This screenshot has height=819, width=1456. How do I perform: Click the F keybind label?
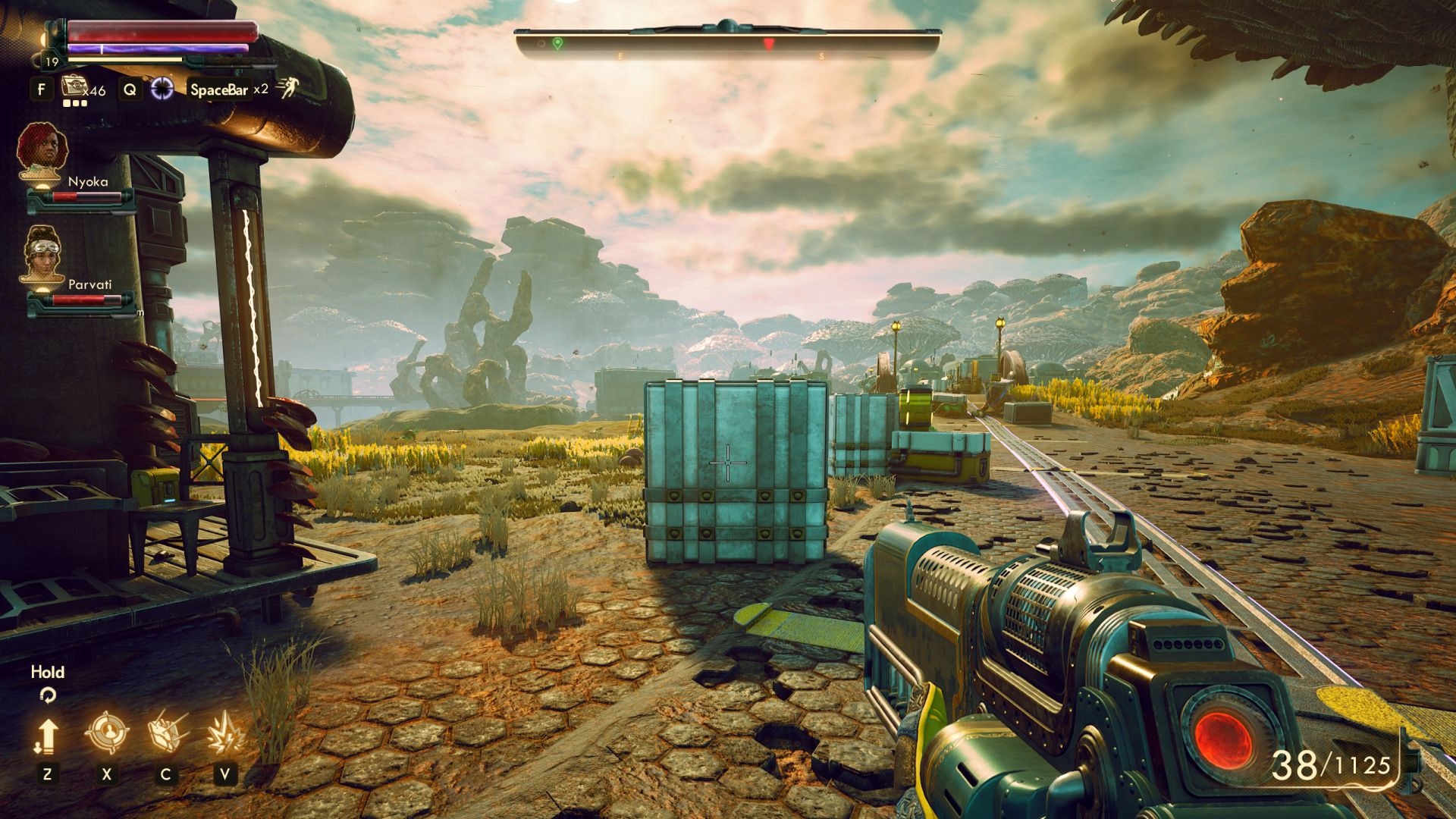[42, 89]
